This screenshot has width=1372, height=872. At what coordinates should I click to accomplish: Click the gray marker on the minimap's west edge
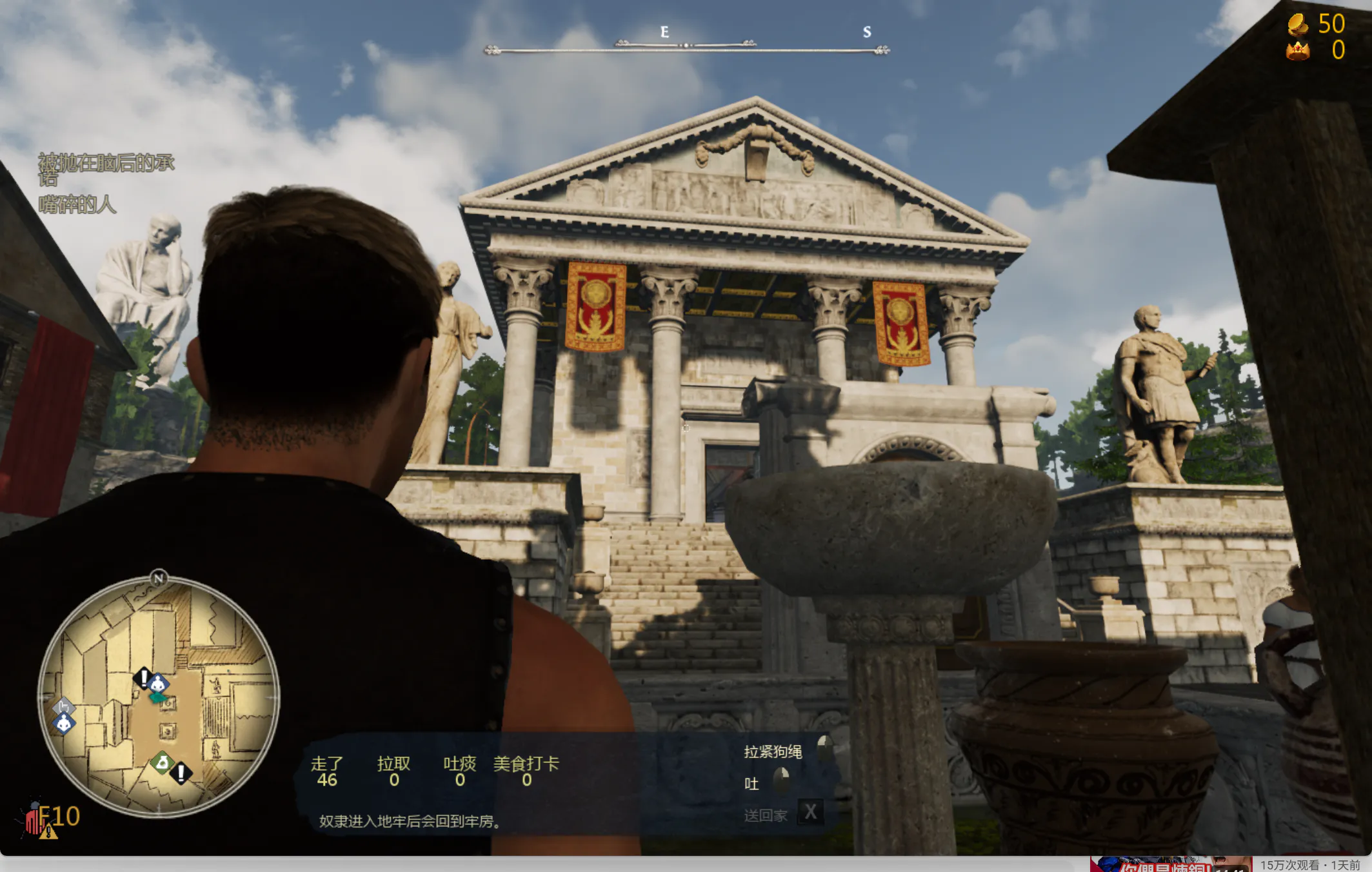tap(63, 706)
